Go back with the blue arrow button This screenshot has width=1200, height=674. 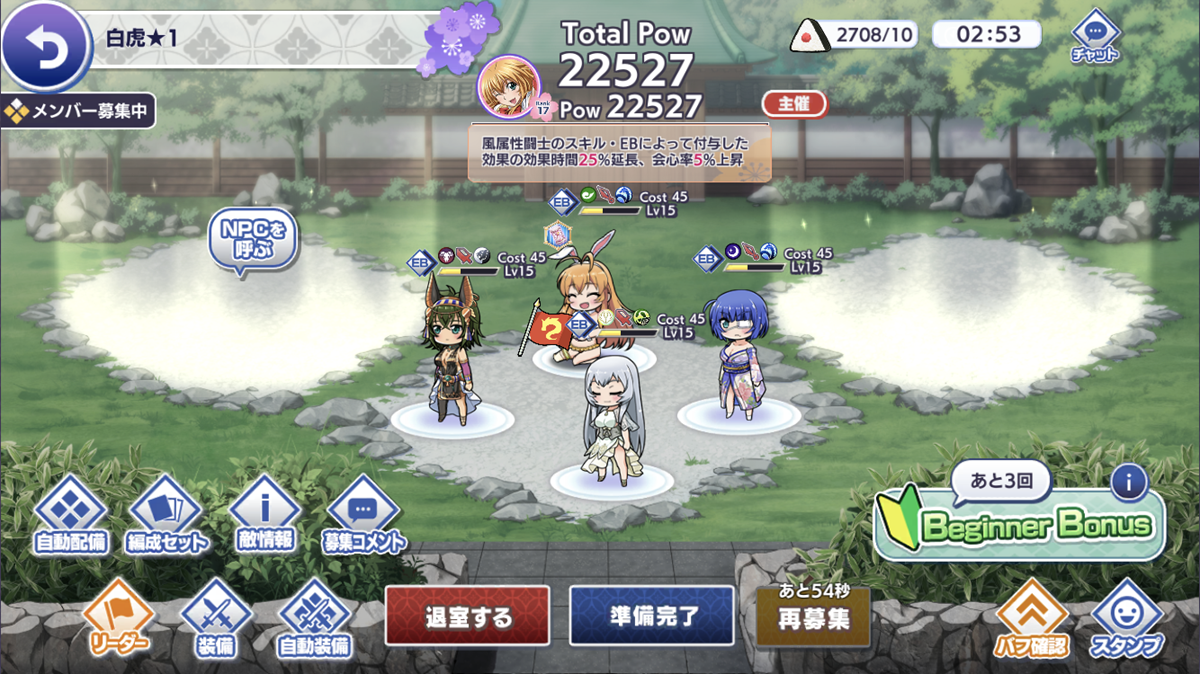(46, 47)
